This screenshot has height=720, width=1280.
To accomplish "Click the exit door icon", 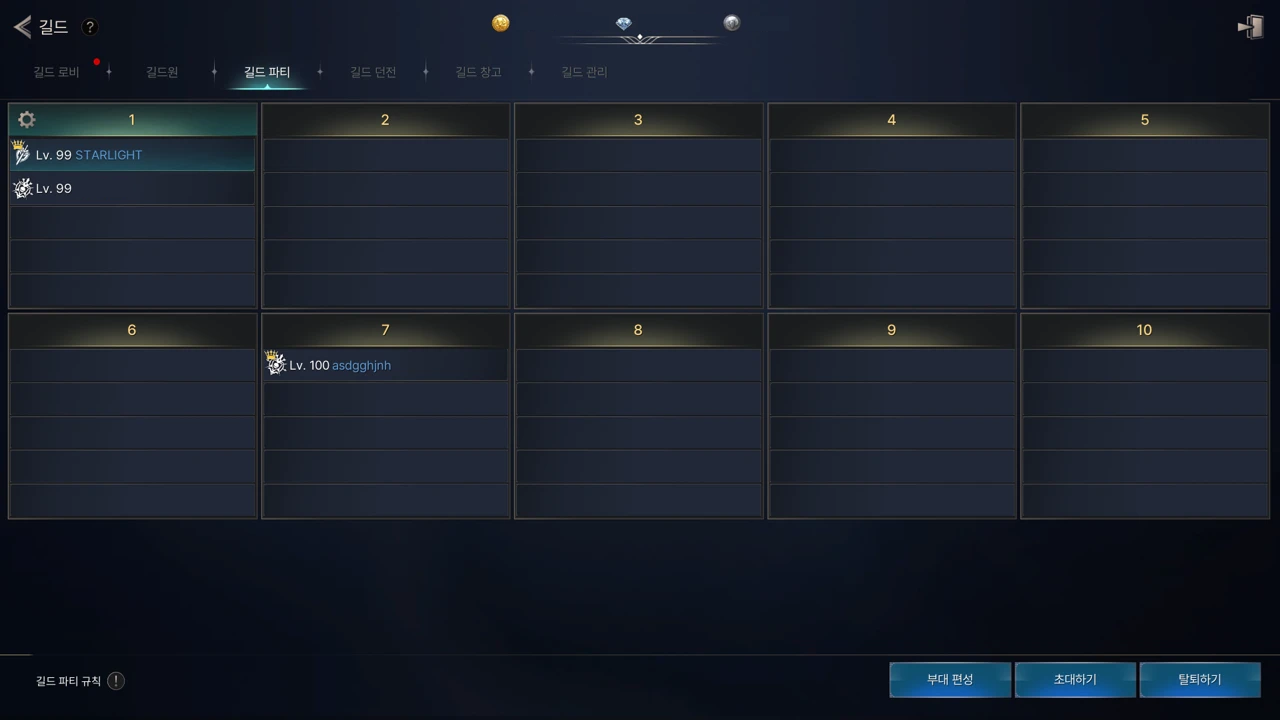I will click(x=1250, y=27).
